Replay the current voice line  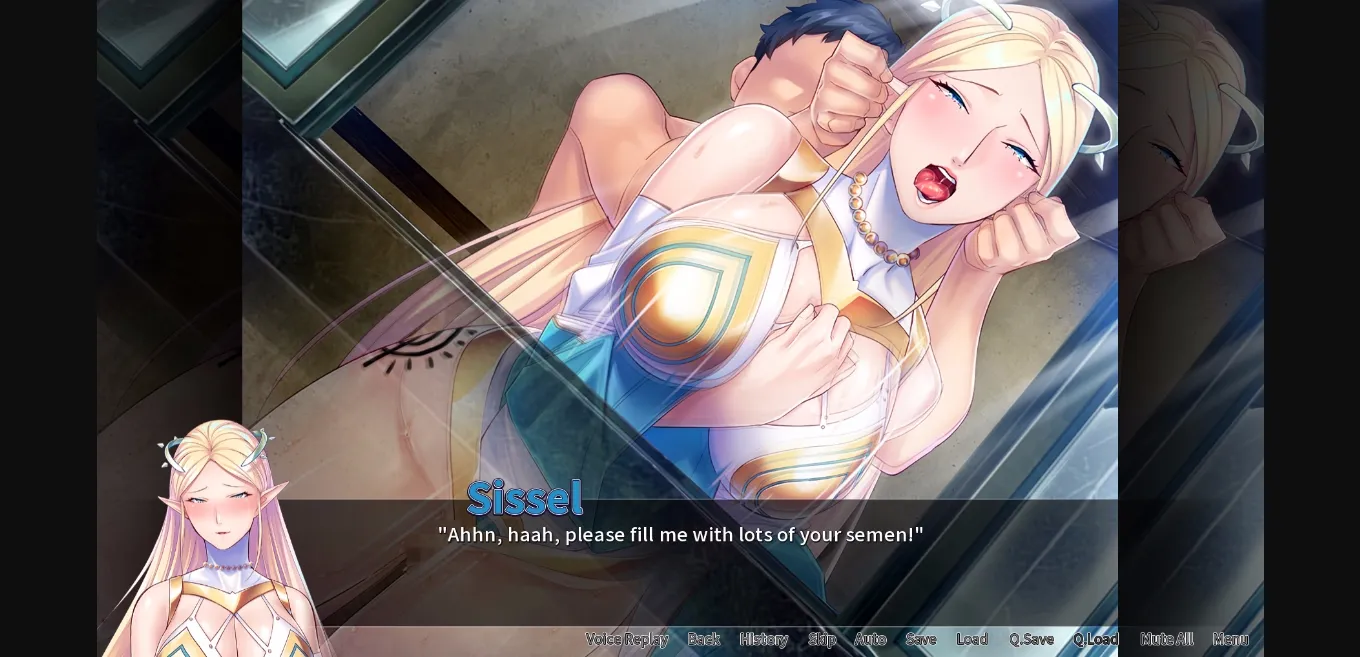coord(626,639)
